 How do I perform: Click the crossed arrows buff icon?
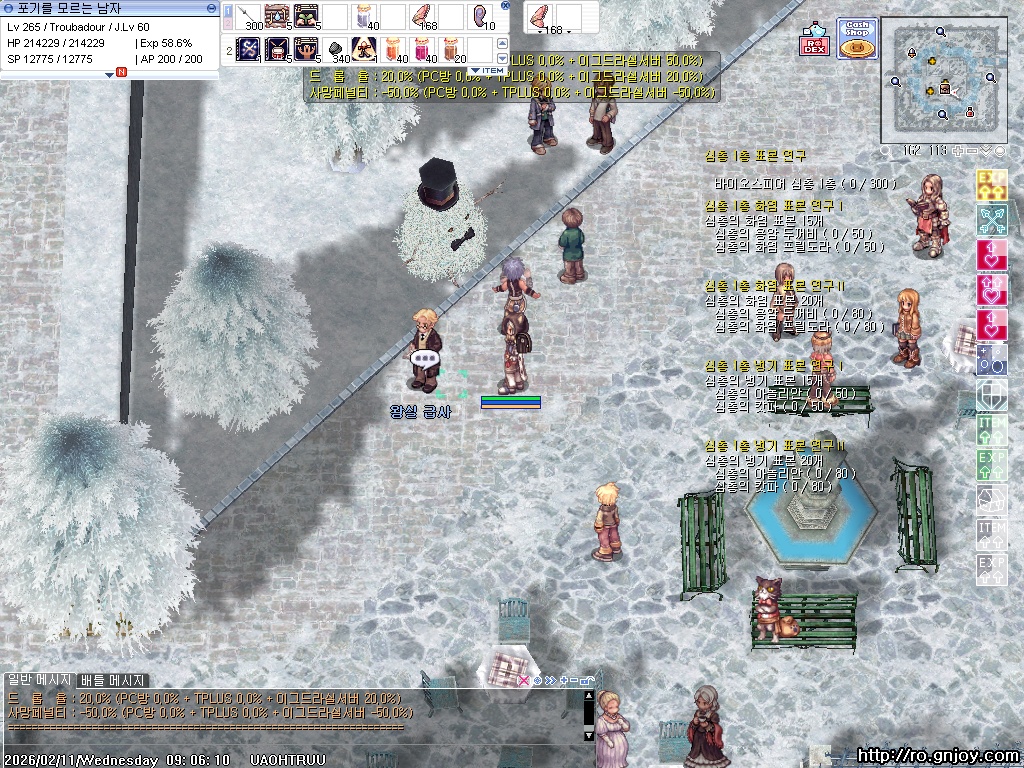(x=991, y=218)
